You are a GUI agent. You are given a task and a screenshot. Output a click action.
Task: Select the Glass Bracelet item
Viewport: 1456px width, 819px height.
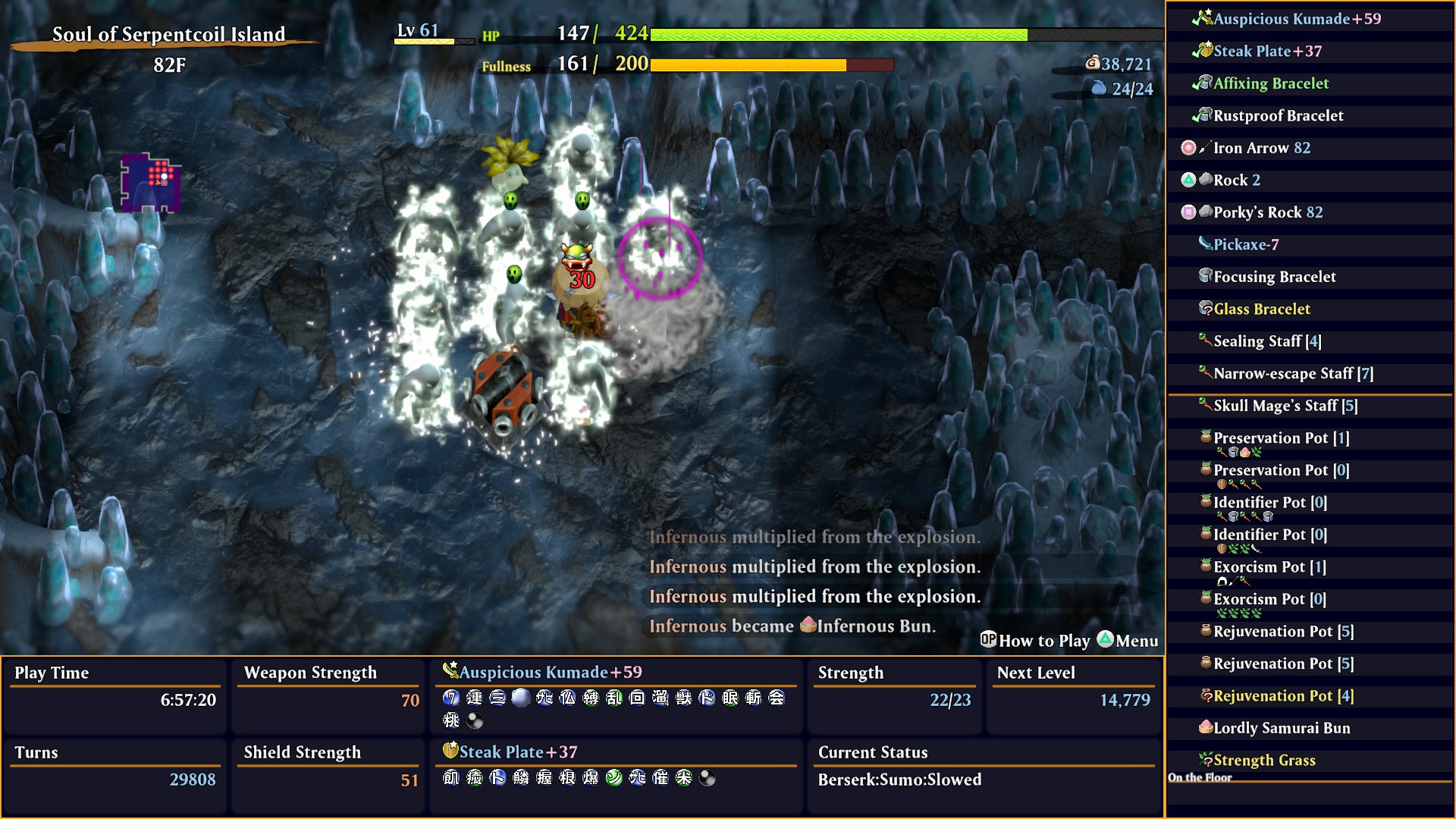coord(1261,309)
